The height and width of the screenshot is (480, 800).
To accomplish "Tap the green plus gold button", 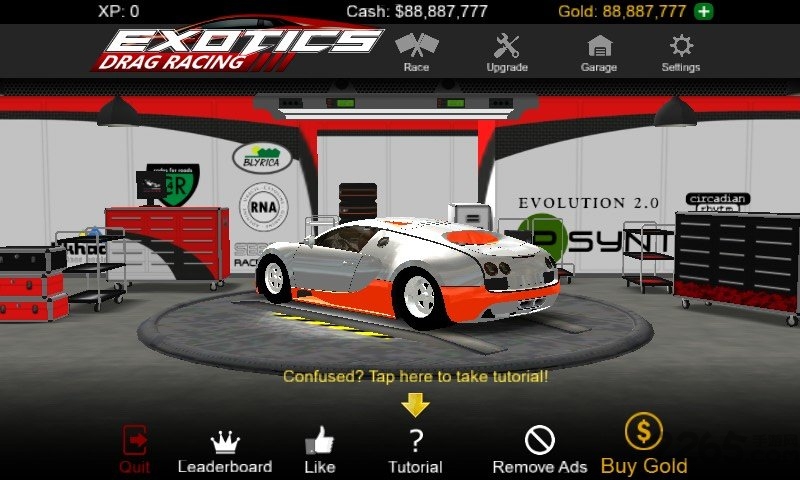I will [704, 12].
